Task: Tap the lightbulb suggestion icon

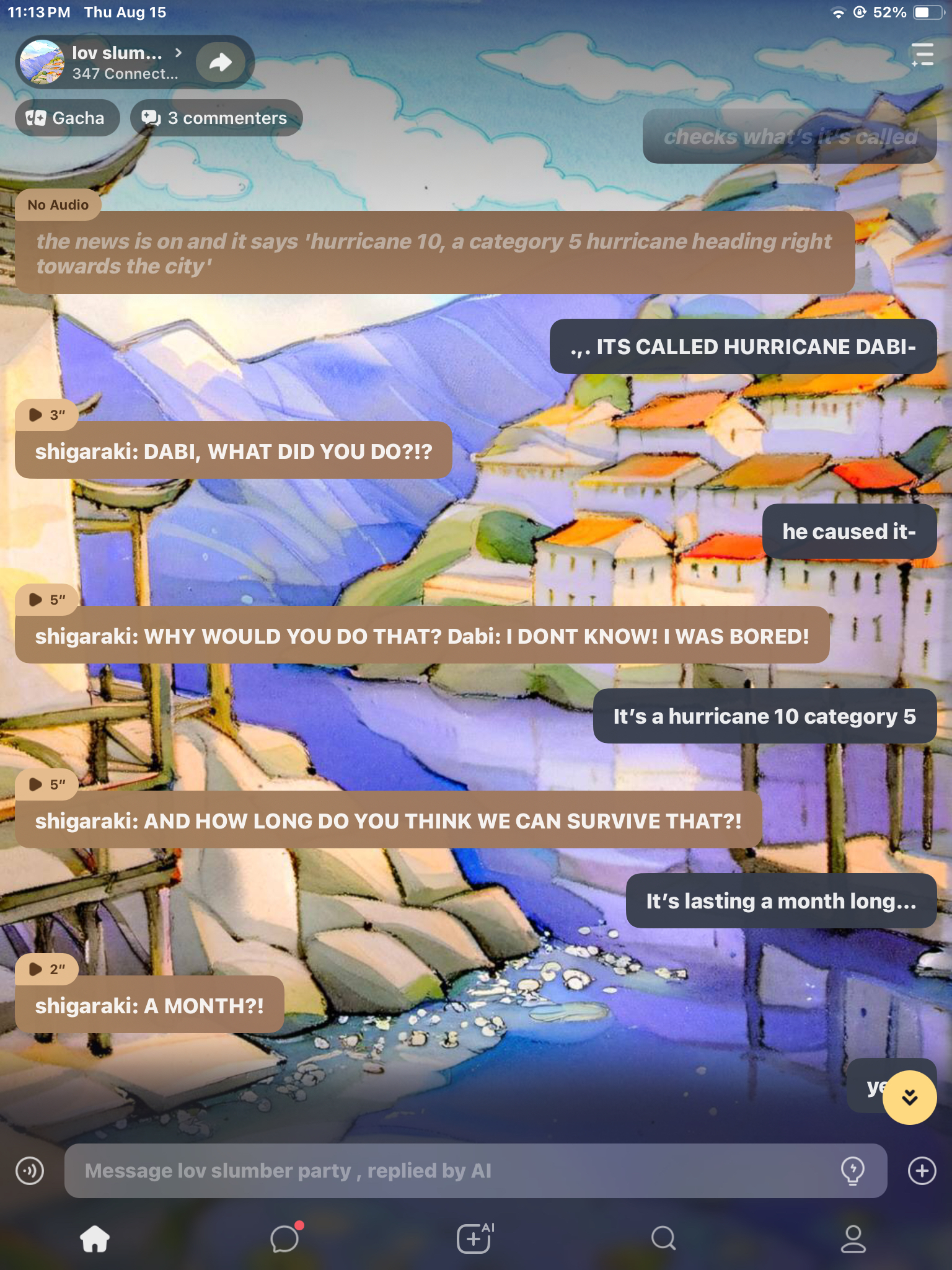Action: click(x=852, y=1171)
